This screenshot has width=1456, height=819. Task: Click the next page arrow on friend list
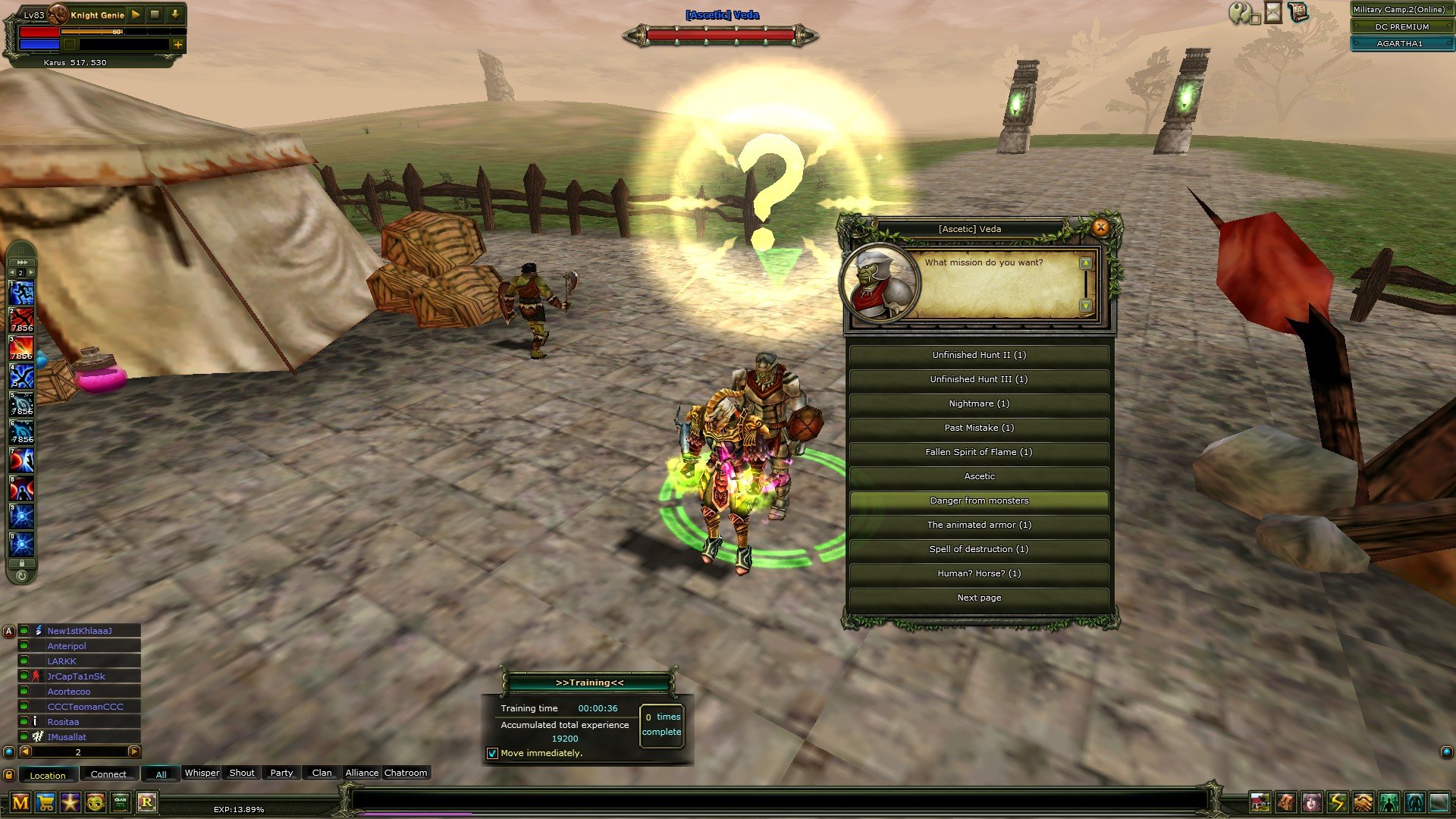(x=134, y=752)
